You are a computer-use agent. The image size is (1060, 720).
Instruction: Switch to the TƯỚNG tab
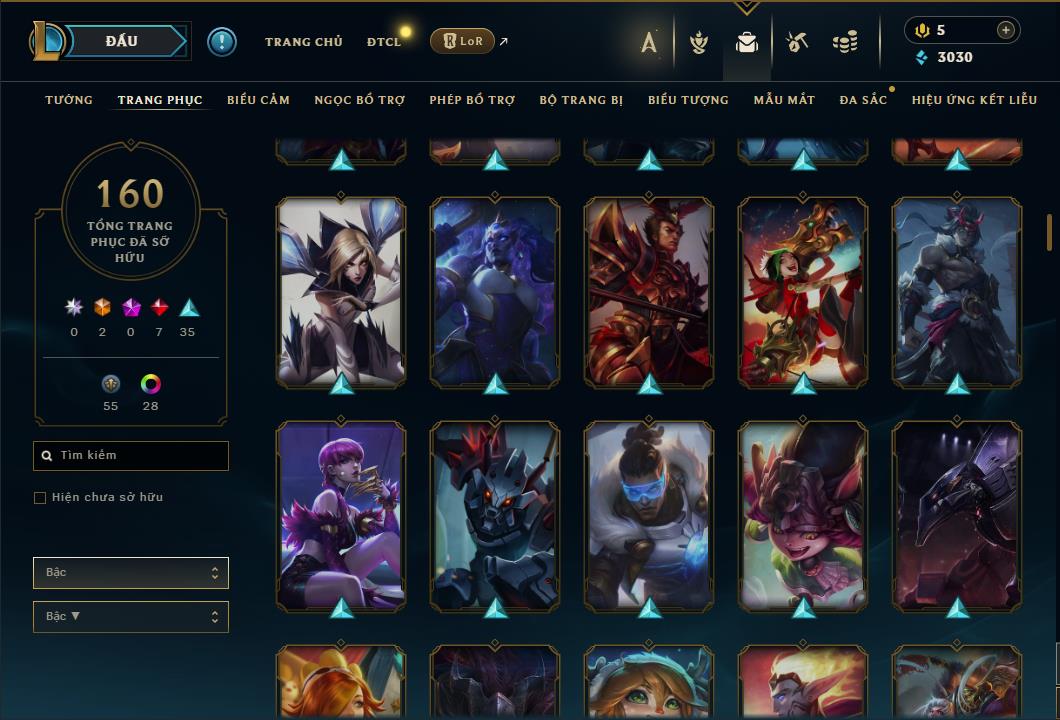69,100
